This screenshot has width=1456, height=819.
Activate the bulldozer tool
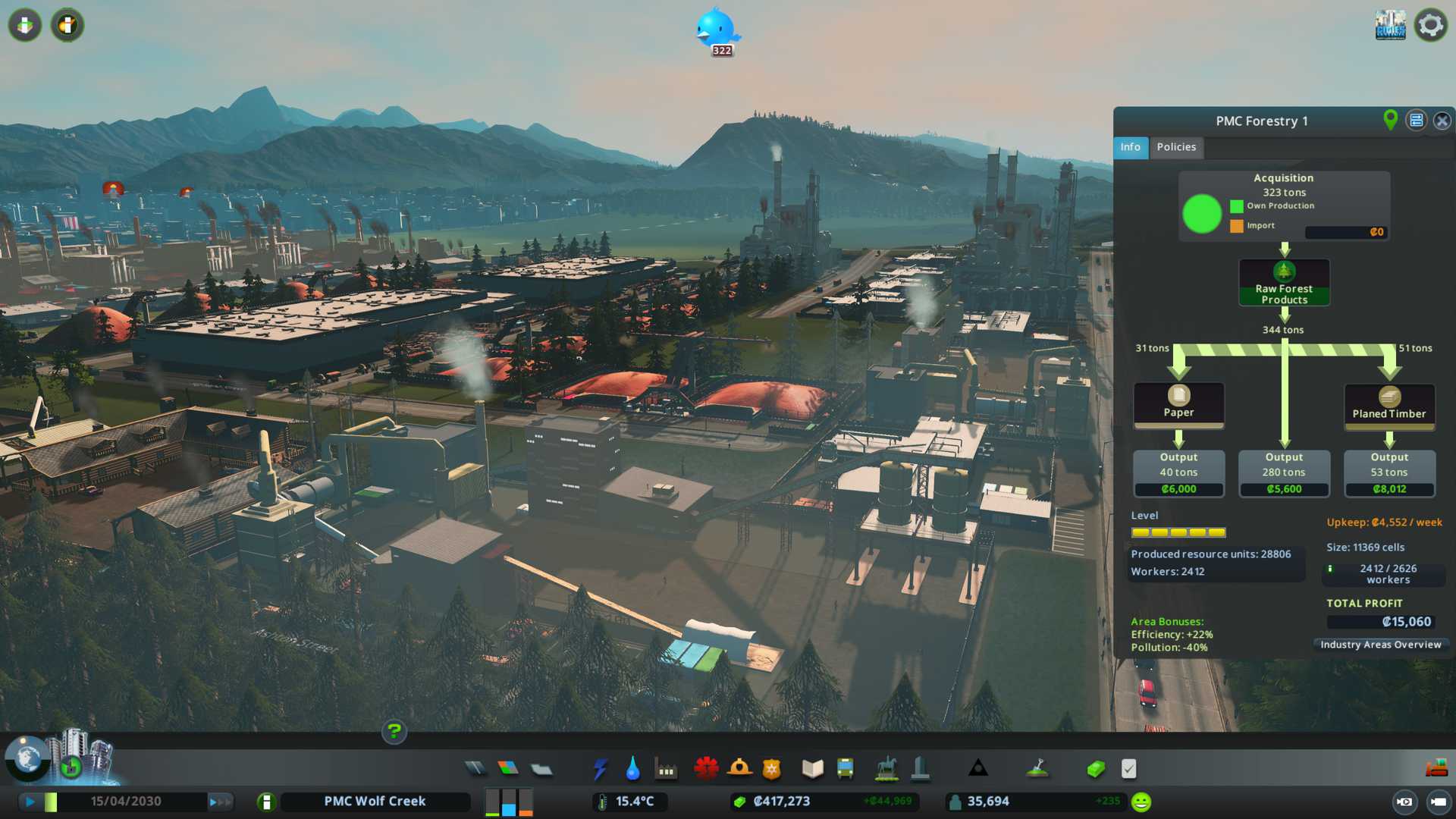pyautogui.click(x=1436, y=769)
